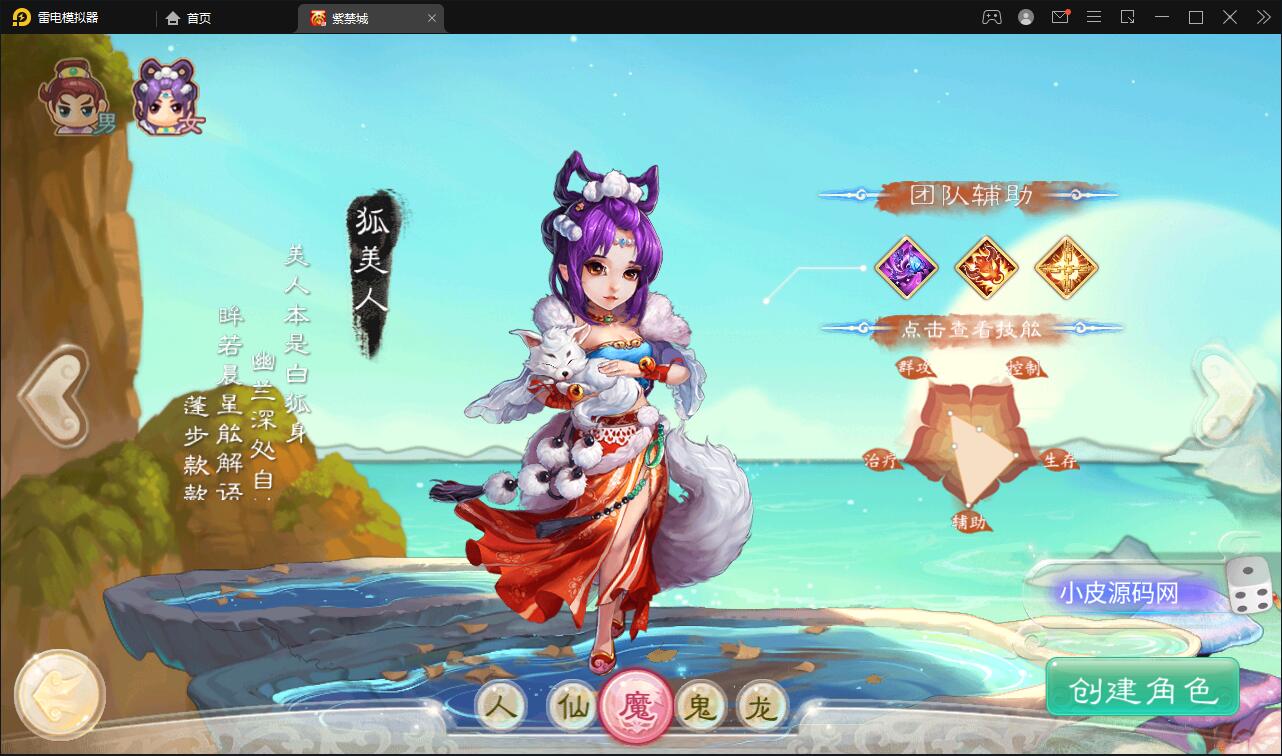Click 点击查看技能 to view skills
Image resolution: width=1282 pixels, height=756 pixels.
(x=971, y=326)
